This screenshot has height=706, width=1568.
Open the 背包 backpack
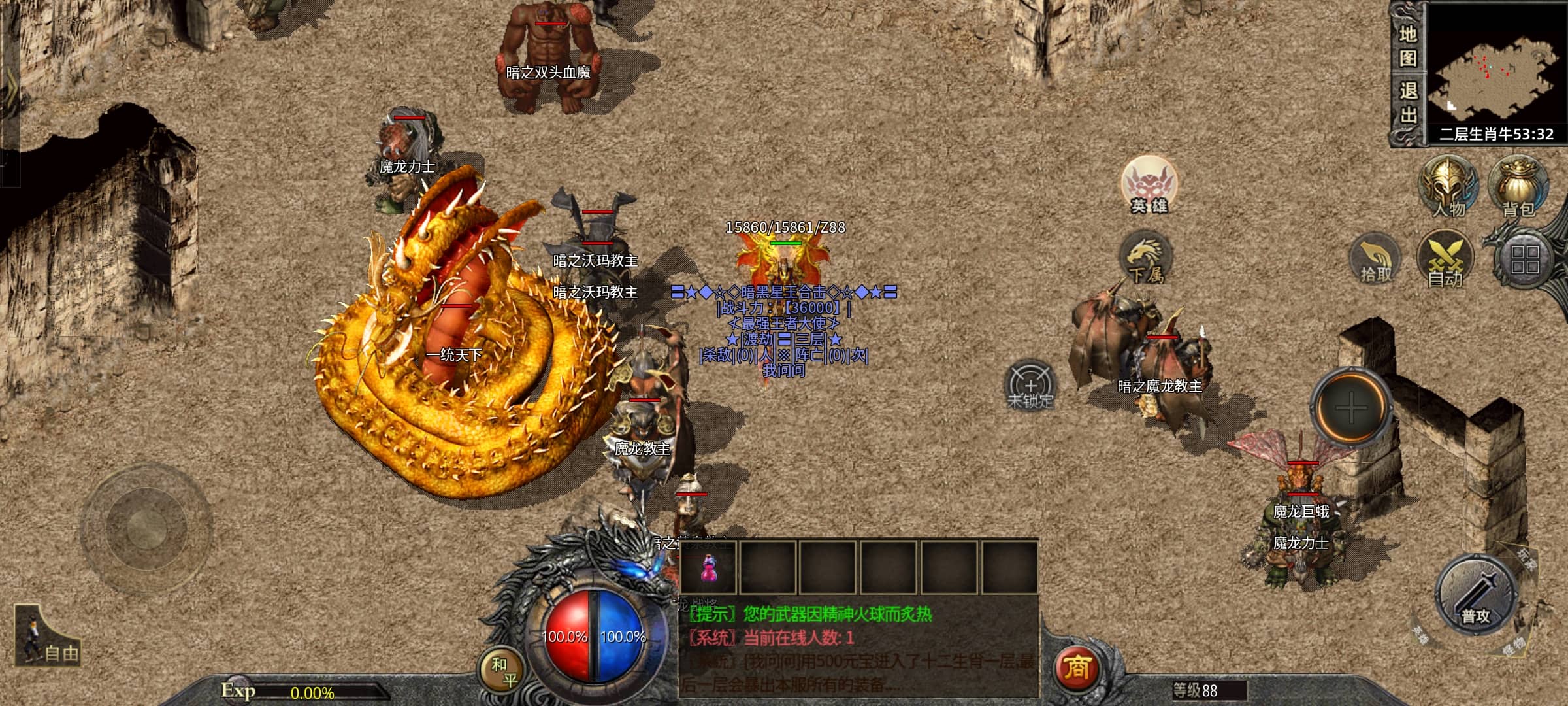coord(1518,186)
